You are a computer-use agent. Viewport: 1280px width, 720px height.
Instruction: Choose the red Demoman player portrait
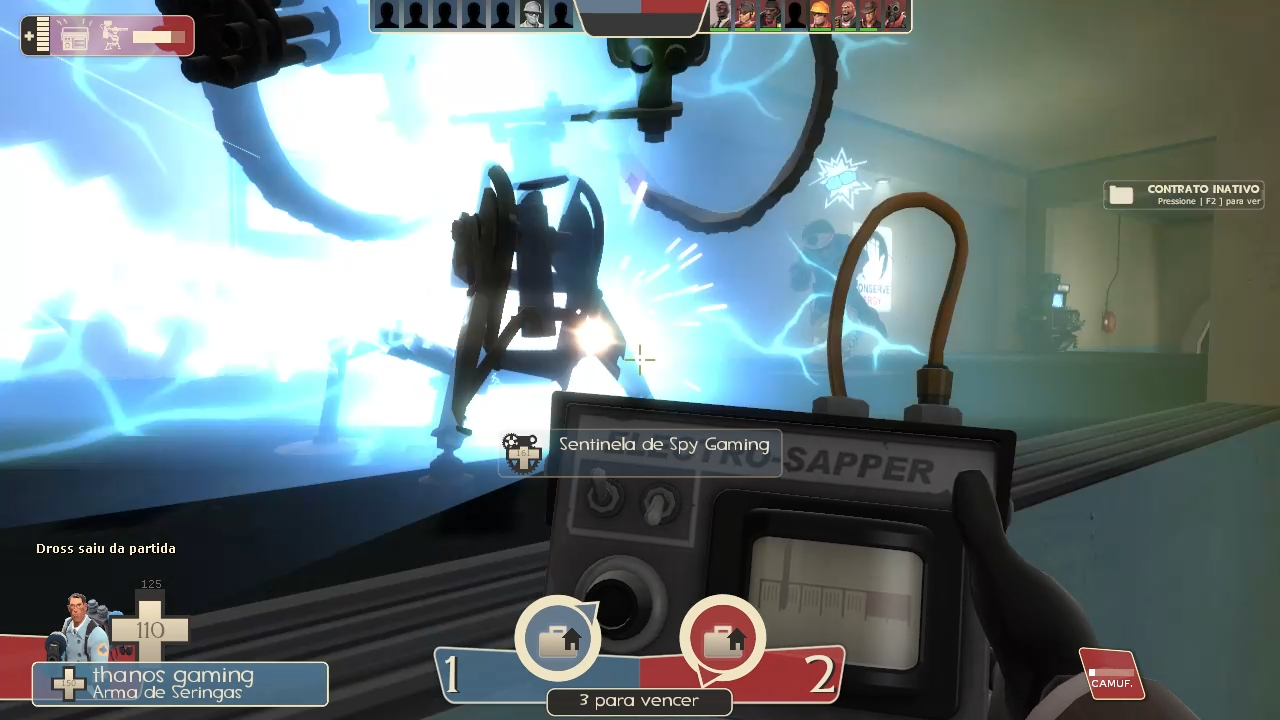(770, 15)
